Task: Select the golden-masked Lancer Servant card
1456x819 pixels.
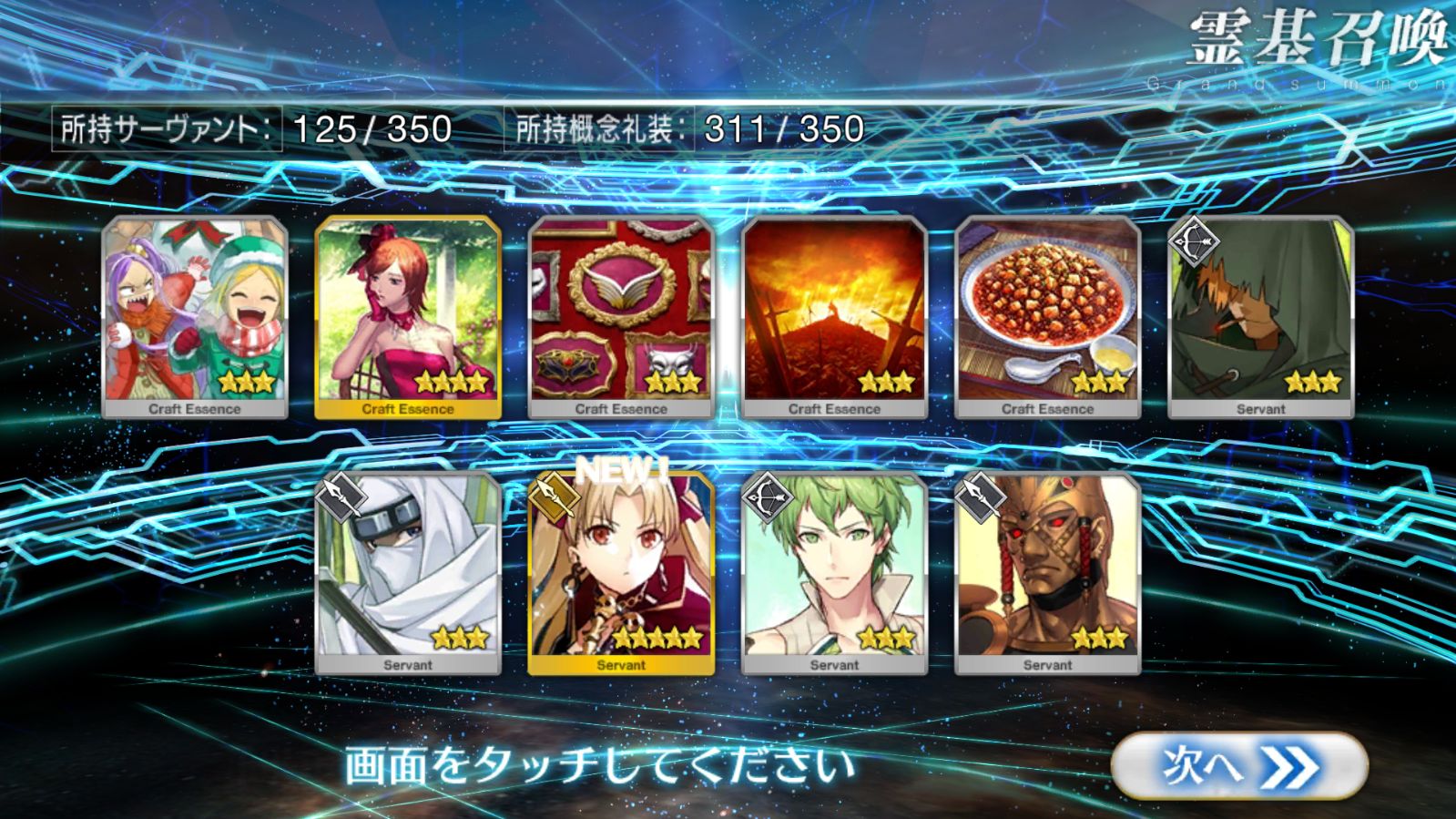Action: (1047, 573)
